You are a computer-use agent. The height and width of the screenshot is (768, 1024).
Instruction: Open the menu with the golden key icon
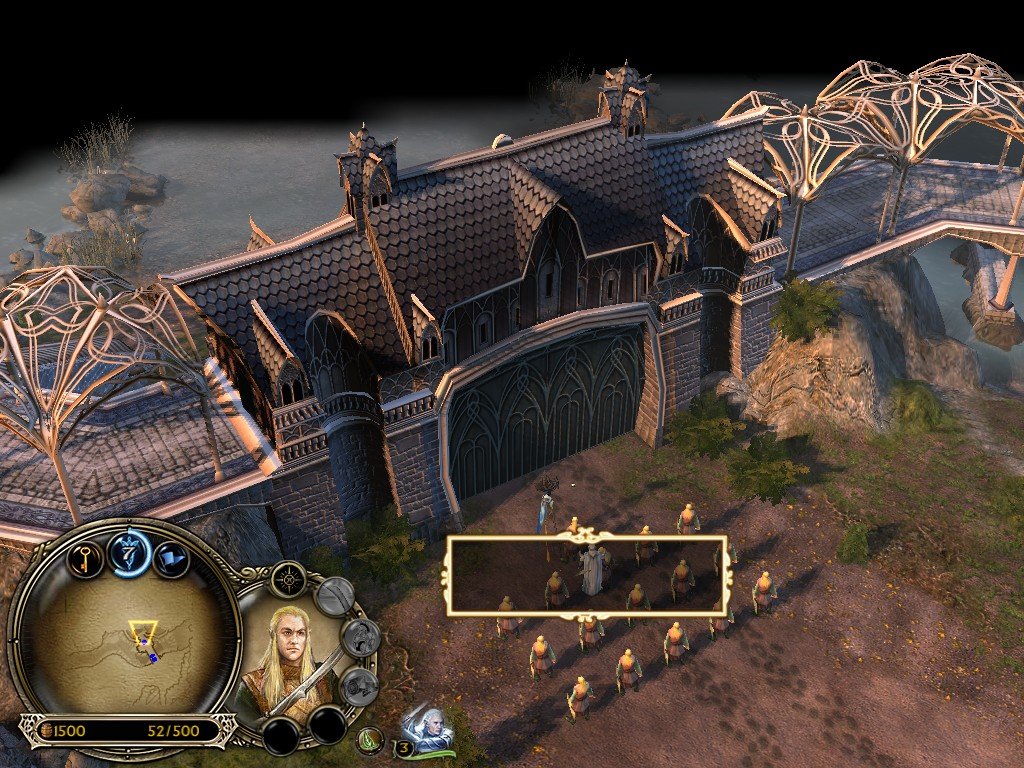click(x=85, y=556)
